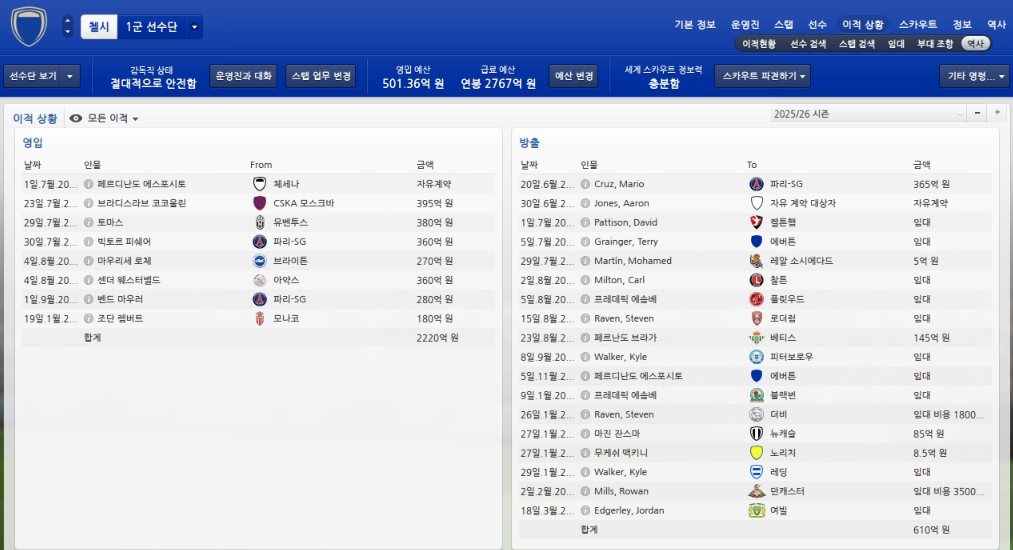Click the 운영진과 대화 button

click(x=243, y=76)
